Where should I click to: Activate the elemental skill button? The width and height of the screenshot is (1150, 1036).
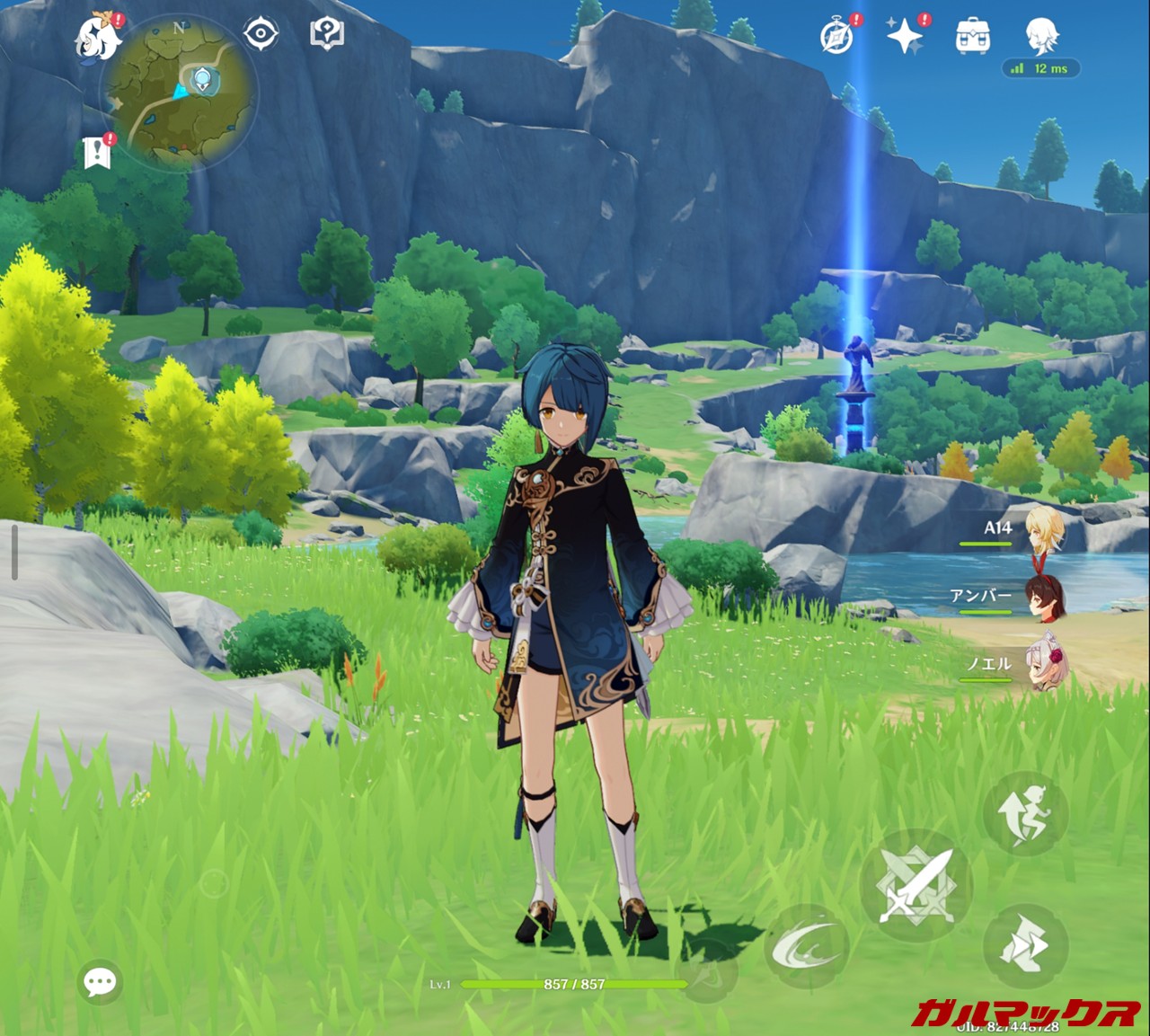(x=806, y=947)
